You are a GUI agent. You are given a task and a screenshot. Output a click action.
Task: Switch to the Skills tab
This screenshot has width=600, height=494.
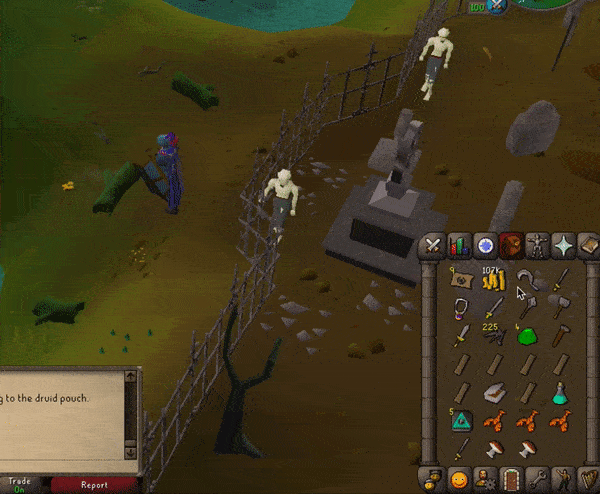[x=459, y=245]
